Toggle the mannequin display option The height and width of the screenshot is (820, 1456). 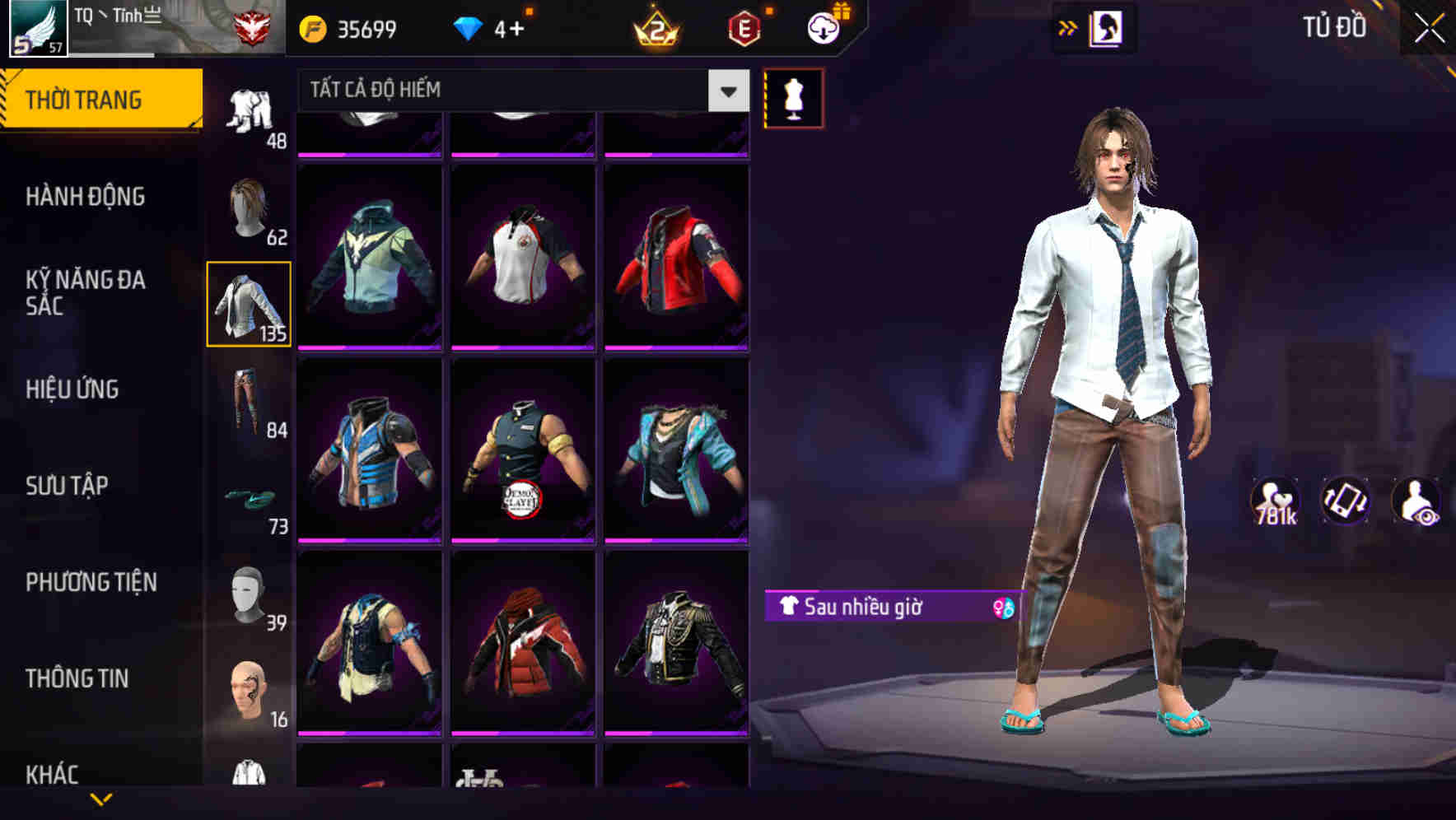[x=793, y=97]
